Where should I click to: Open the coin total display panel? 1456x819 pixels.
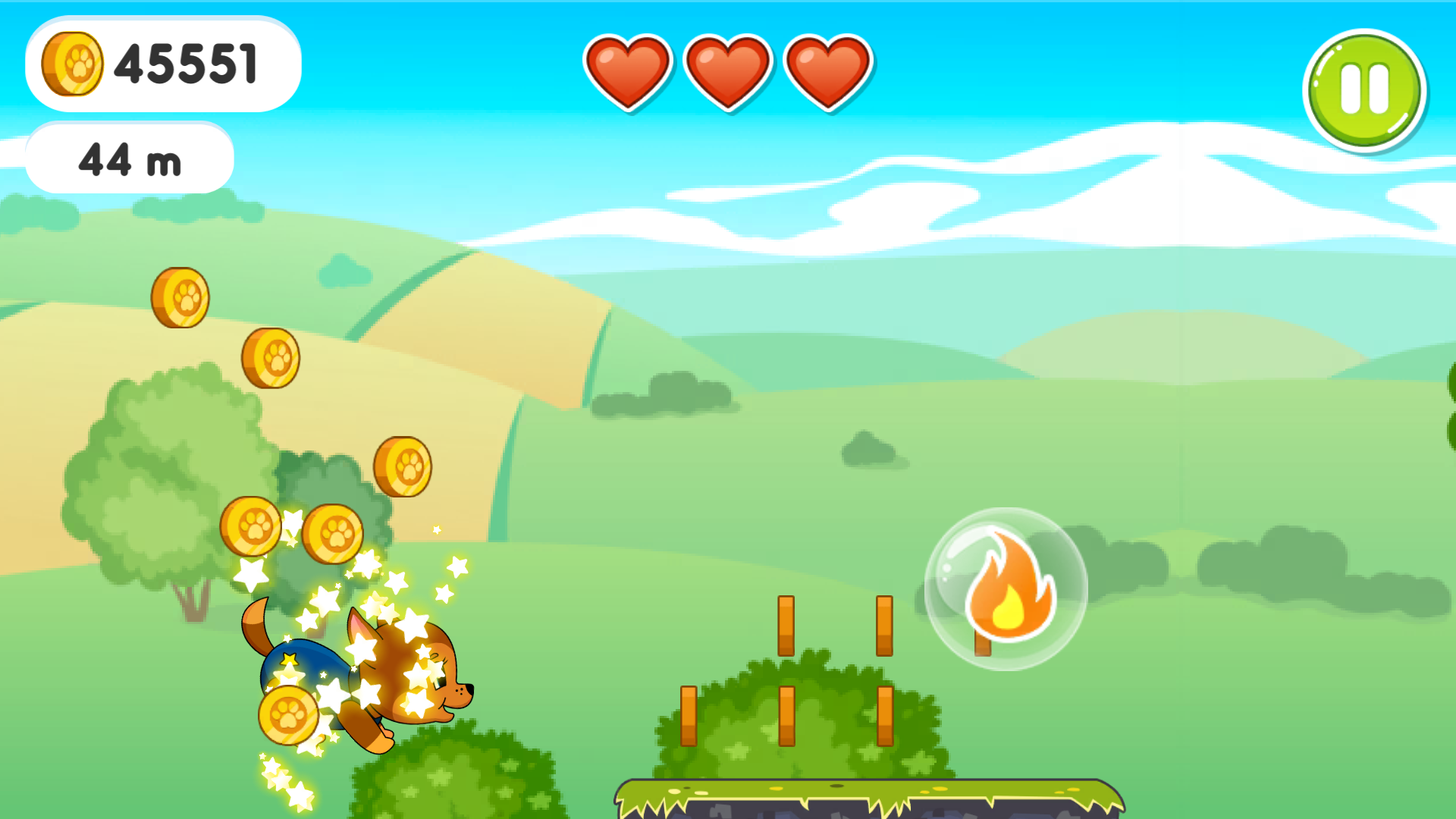(163, 64)
